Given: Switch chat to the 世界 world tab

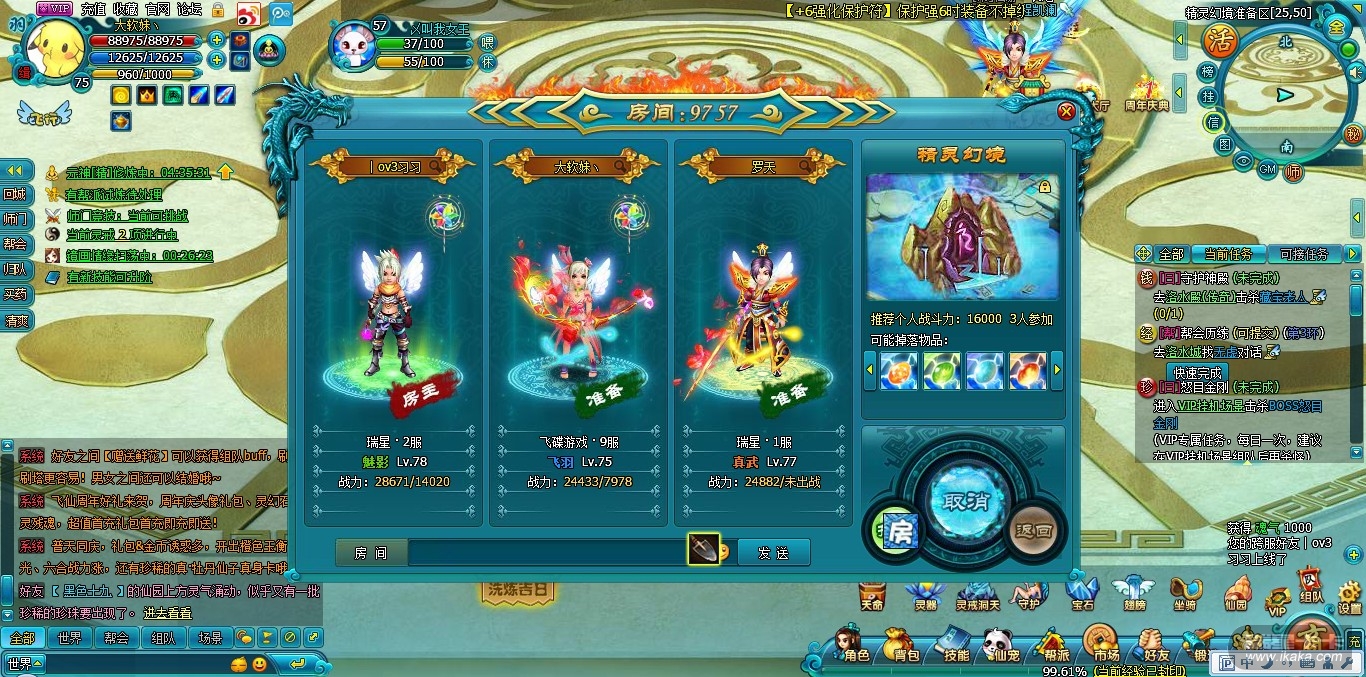Looking at the screenshot, I should coord(69,637).
